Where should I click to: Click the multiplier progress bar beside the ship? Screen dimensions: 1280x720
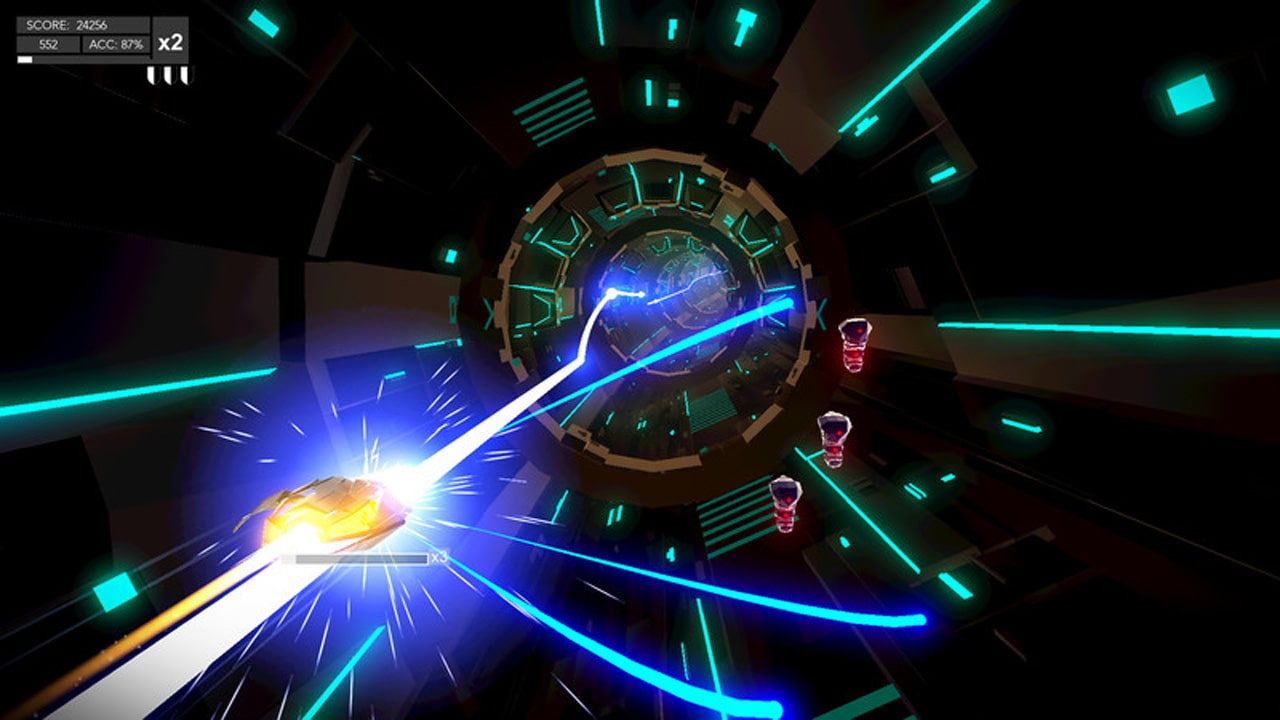coord(362,557)
